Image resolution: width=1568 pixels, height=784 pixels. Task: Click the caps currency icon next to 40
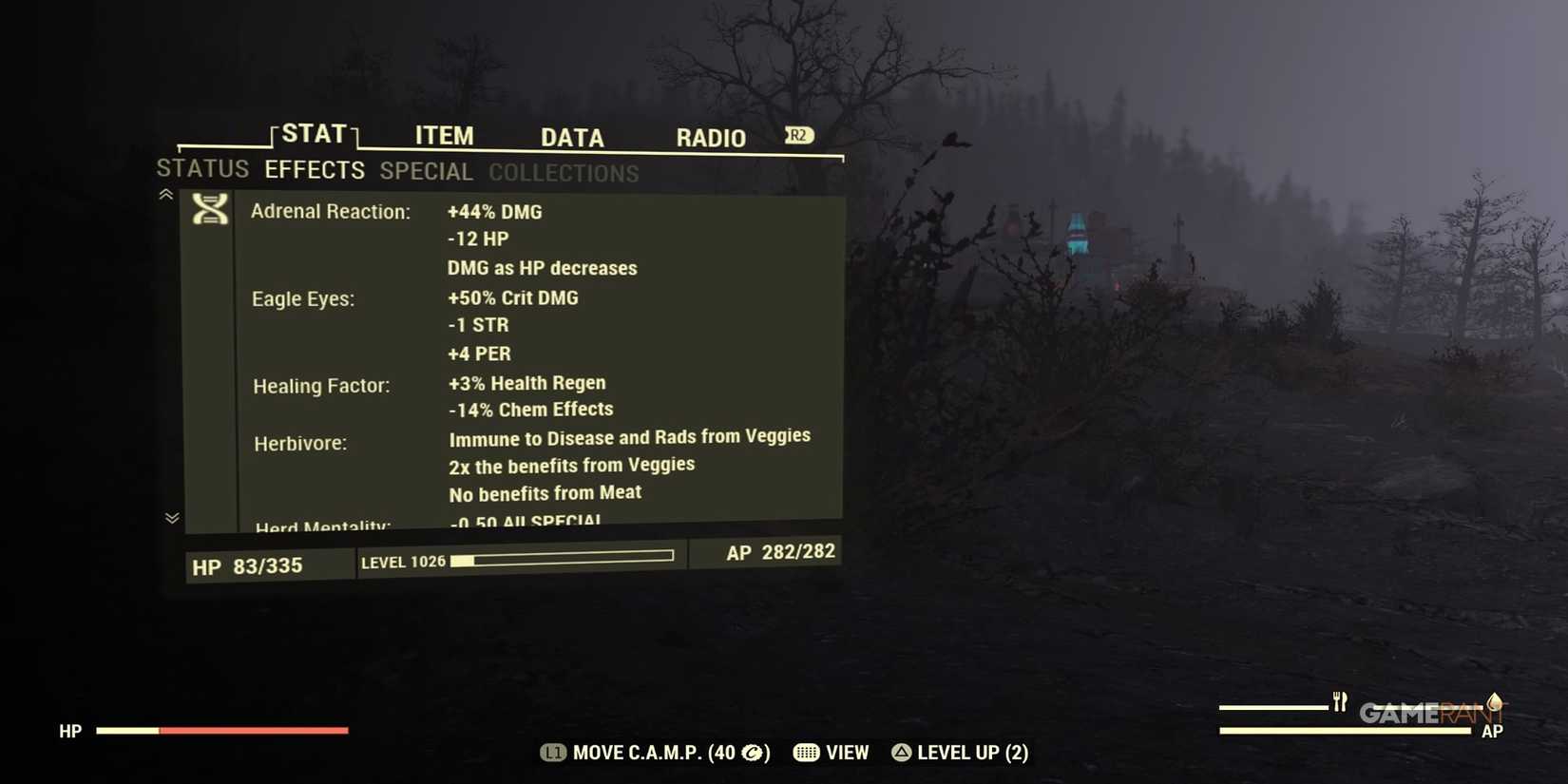click(x=752, y=753)
